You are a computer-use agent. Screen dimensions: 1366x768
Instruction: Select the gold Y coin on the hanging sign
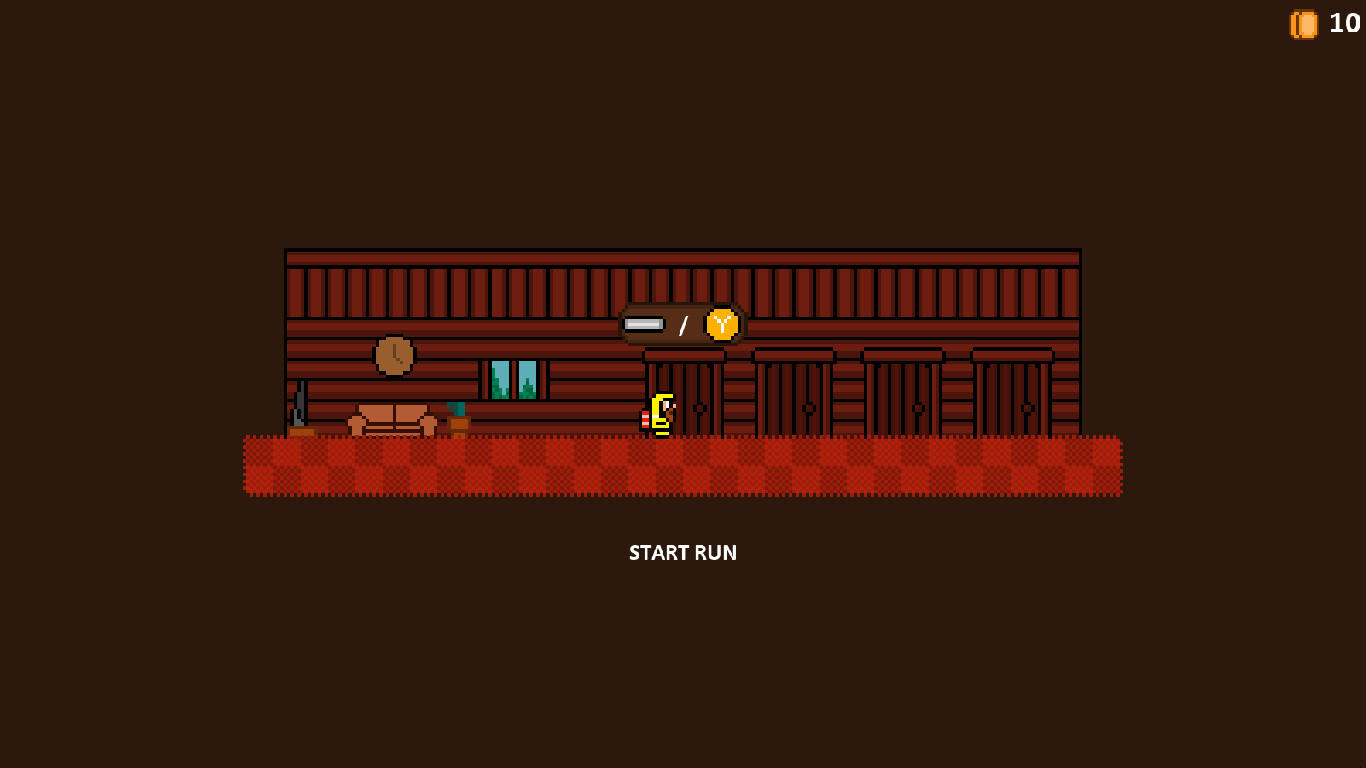click(x=720, y=324)
